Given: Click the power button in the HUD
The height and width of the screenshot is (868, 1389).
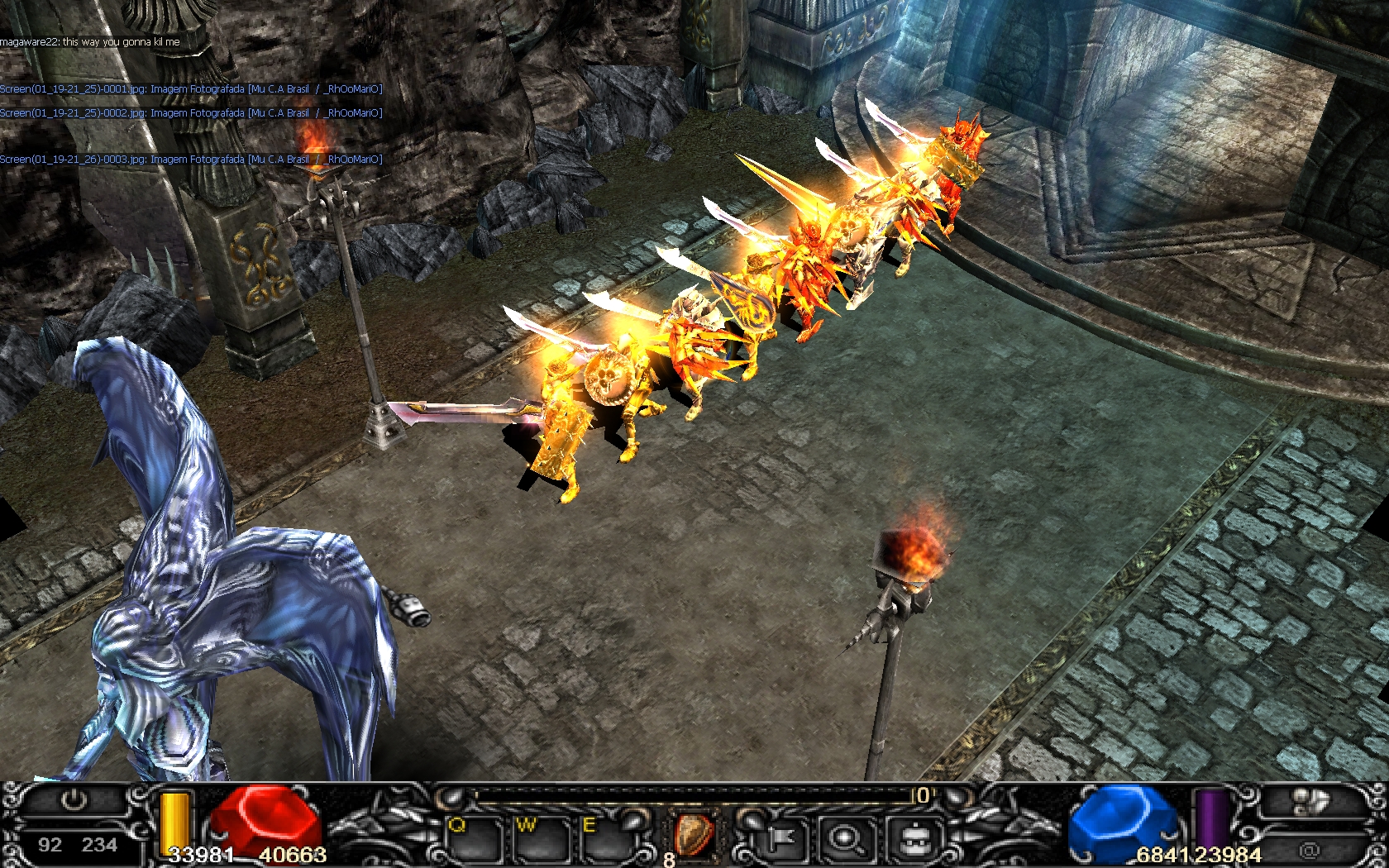Looking at the screenshot, I should point(74,800).
